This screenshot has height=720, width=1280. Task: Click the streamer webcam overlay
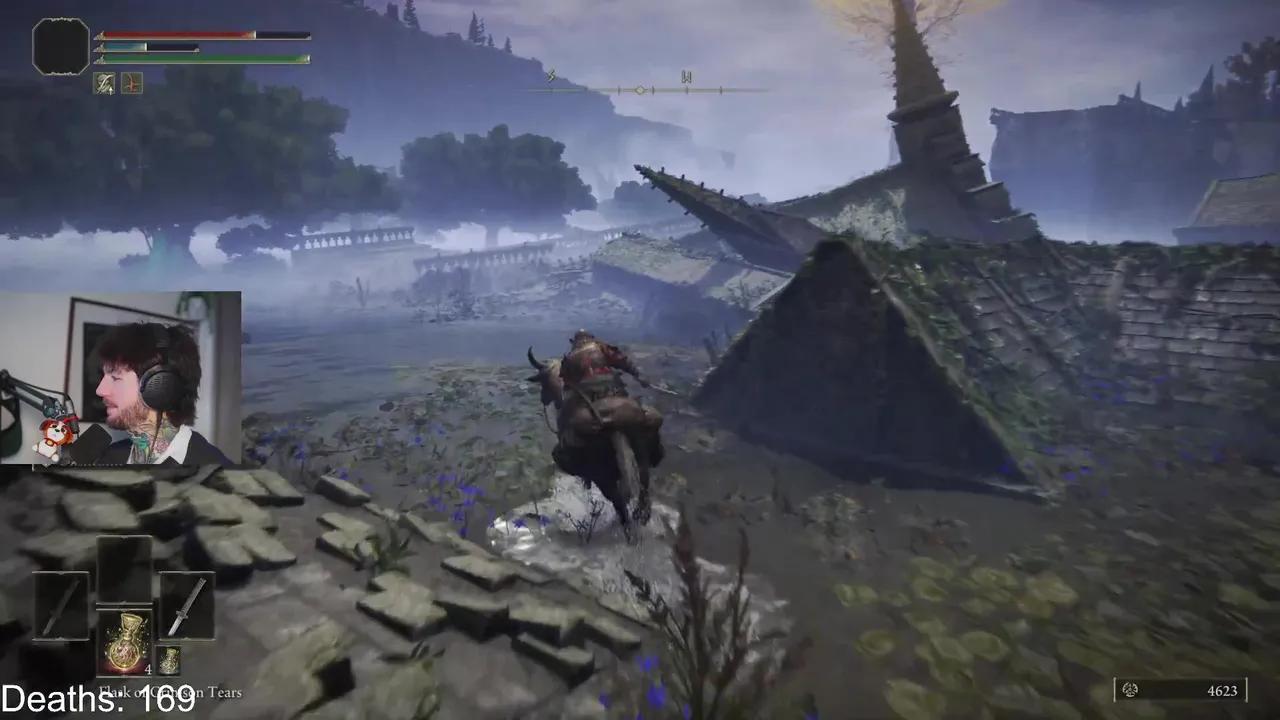[120, 378]
